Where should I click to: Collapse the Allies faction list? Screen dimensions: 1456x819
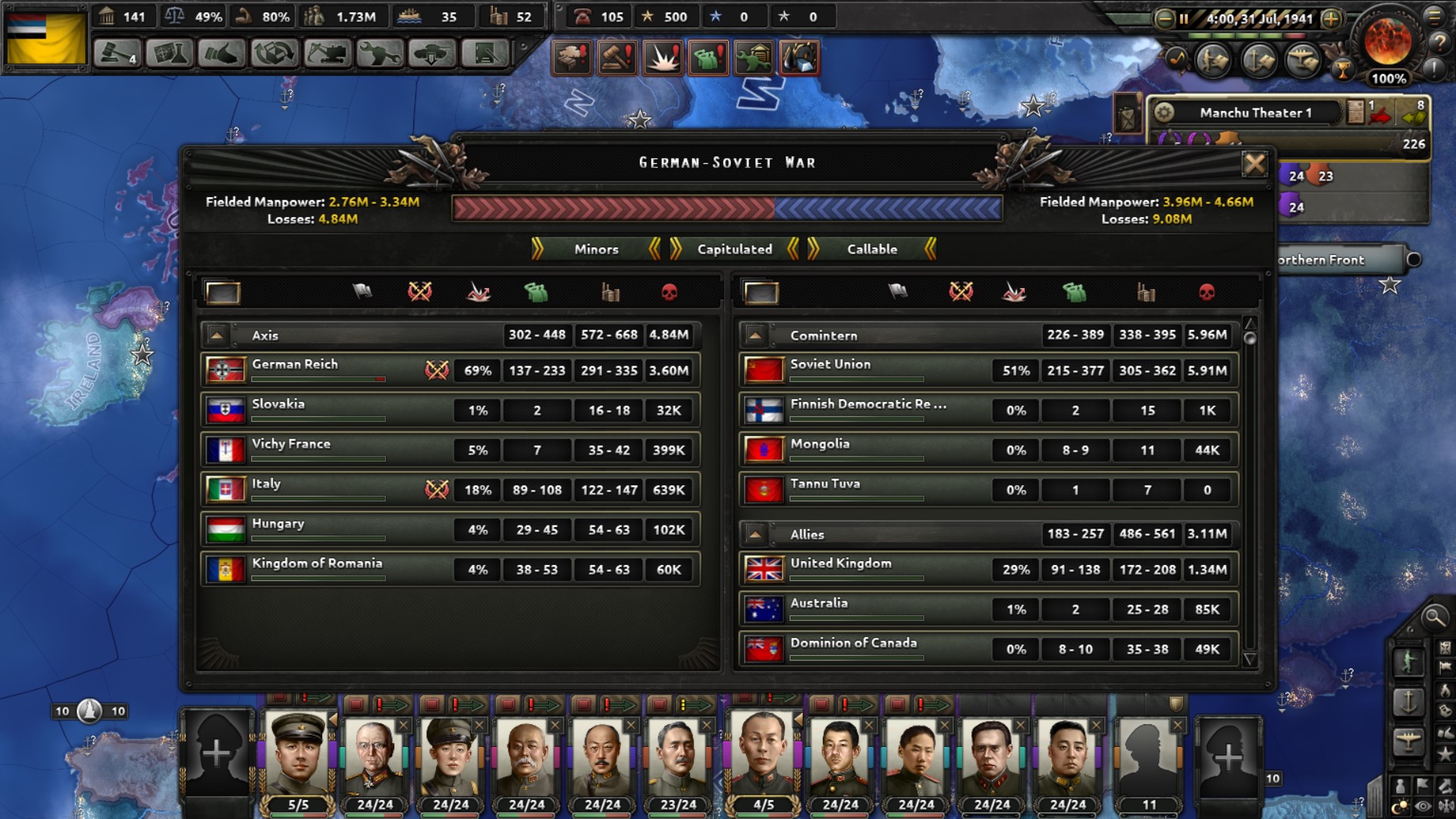755,534
